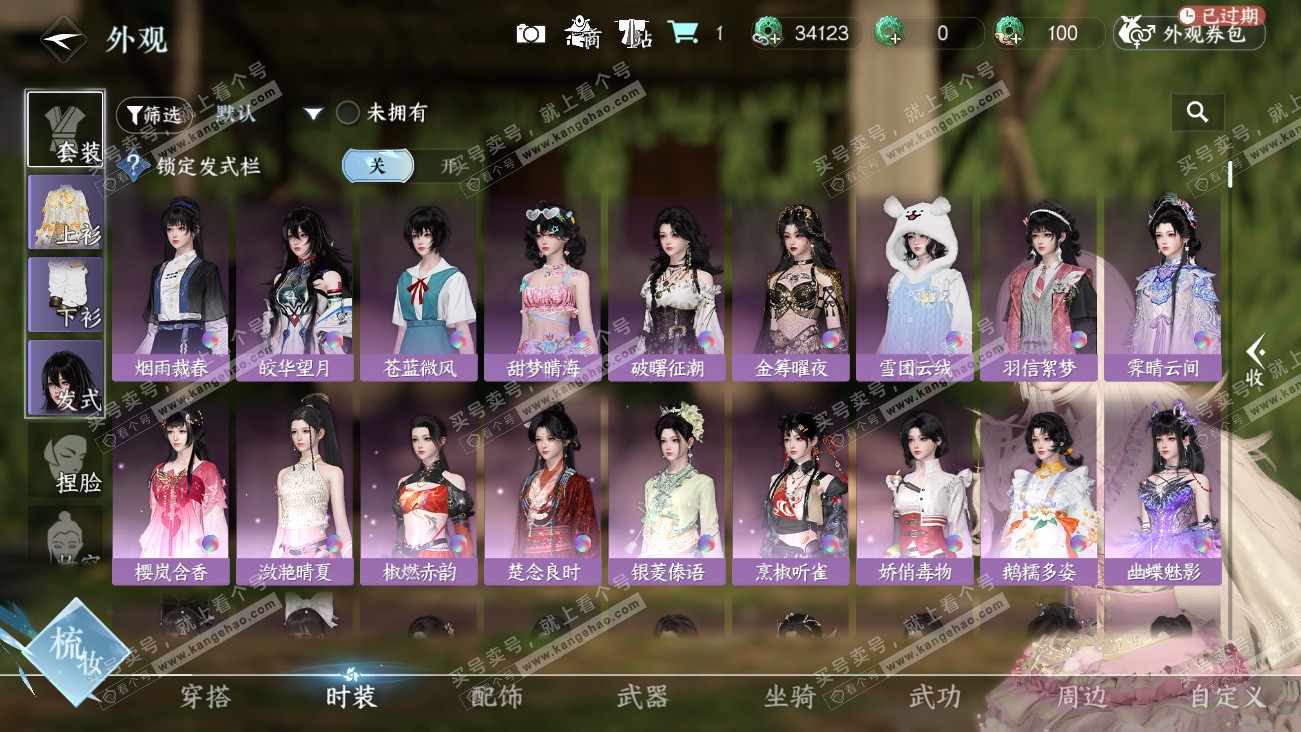Open the 坐骑 mounts tab
Screen dimensions: 1301x732
[790, 696]
